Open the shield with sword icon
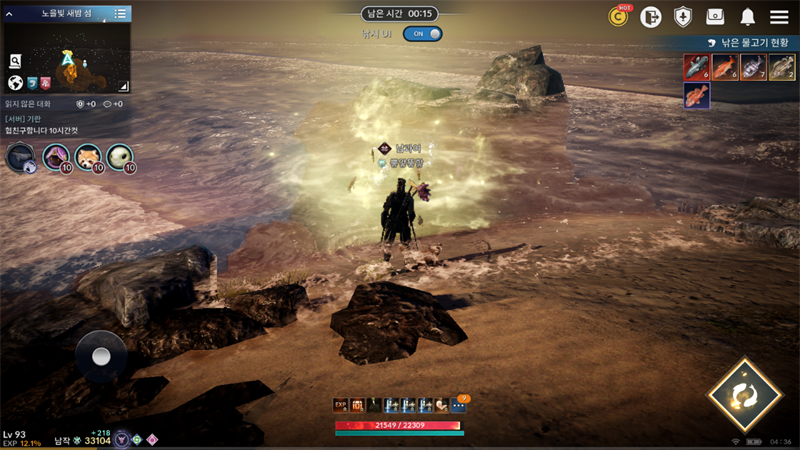The image size is (800, 450). pyautogui.click(x=683, y=16)
